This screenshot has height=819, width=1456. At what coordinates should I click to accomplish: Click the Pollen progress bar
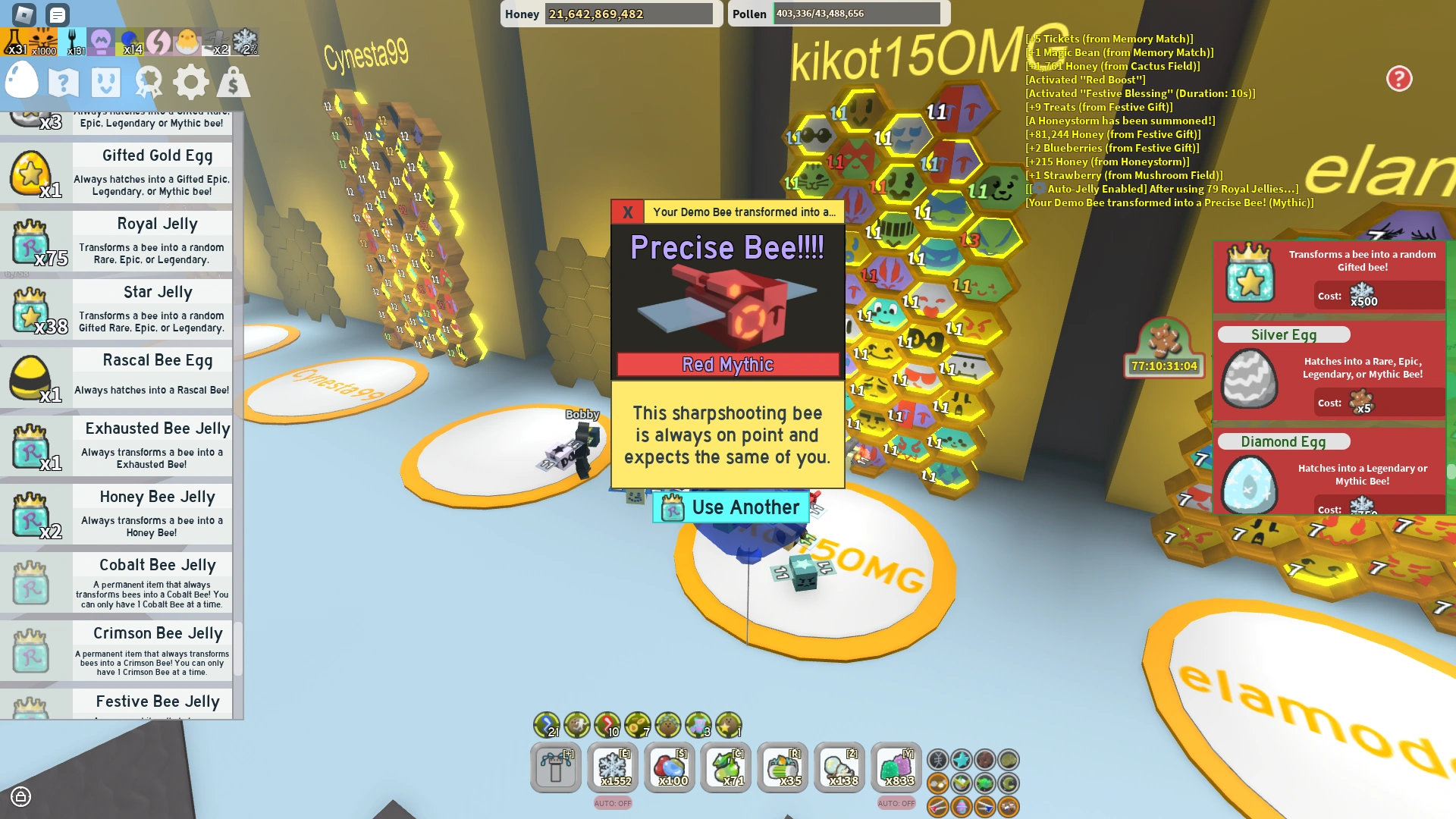(x=857, y=14)
